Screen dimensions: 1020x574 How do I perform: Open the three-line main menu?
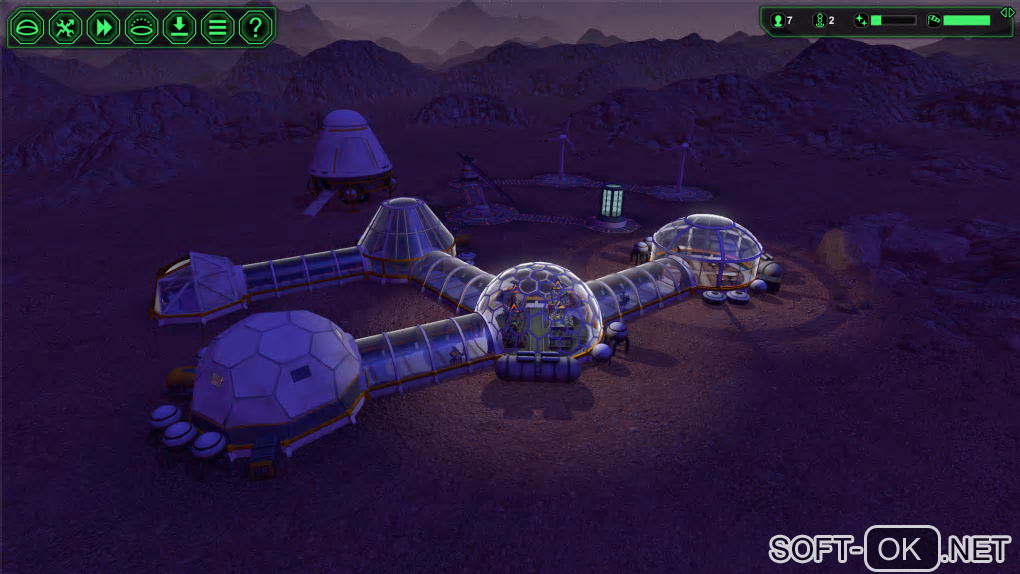click(x=217, y=27)
